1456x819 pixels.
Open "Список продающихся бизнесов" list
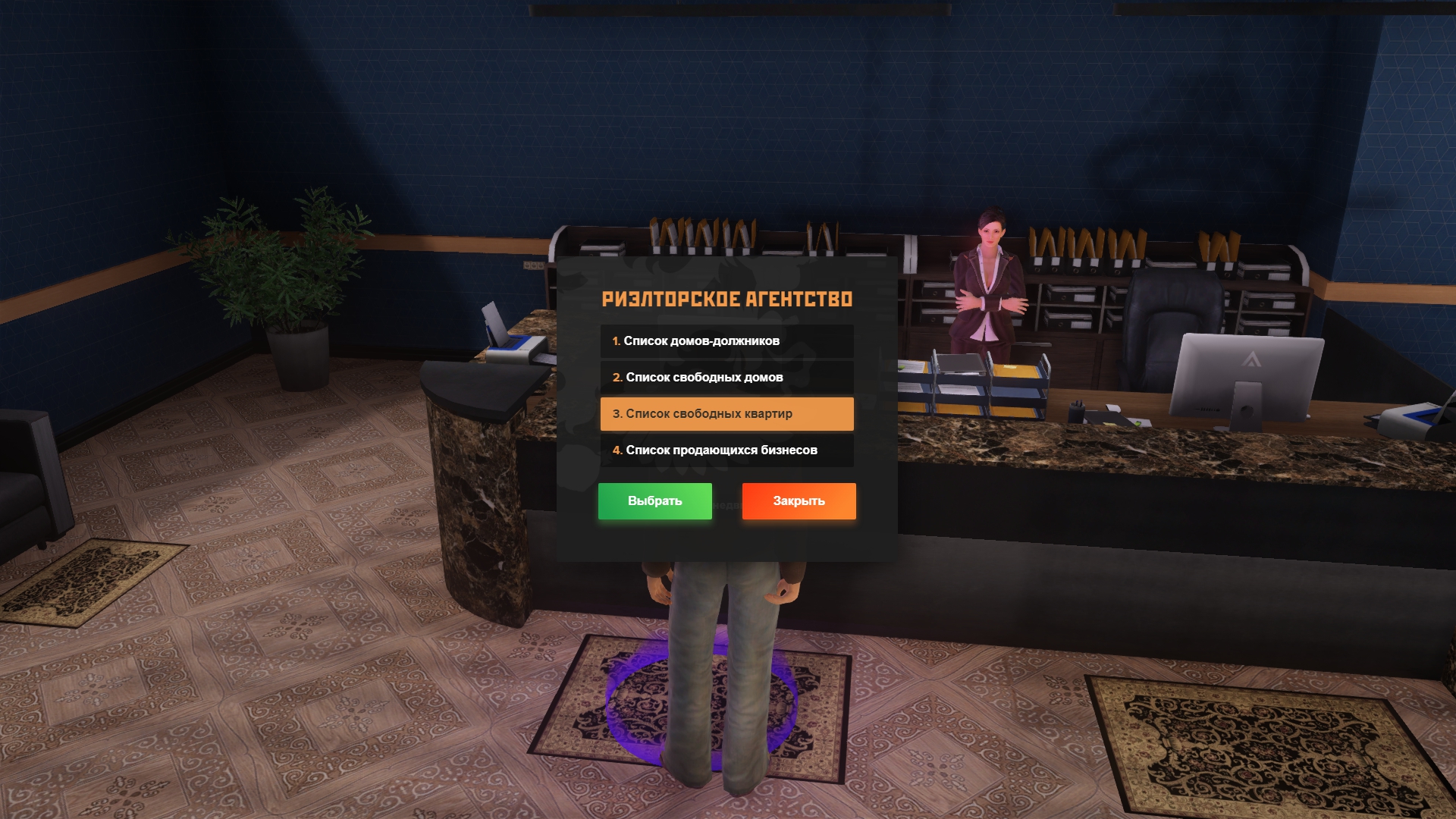[726, 450]
